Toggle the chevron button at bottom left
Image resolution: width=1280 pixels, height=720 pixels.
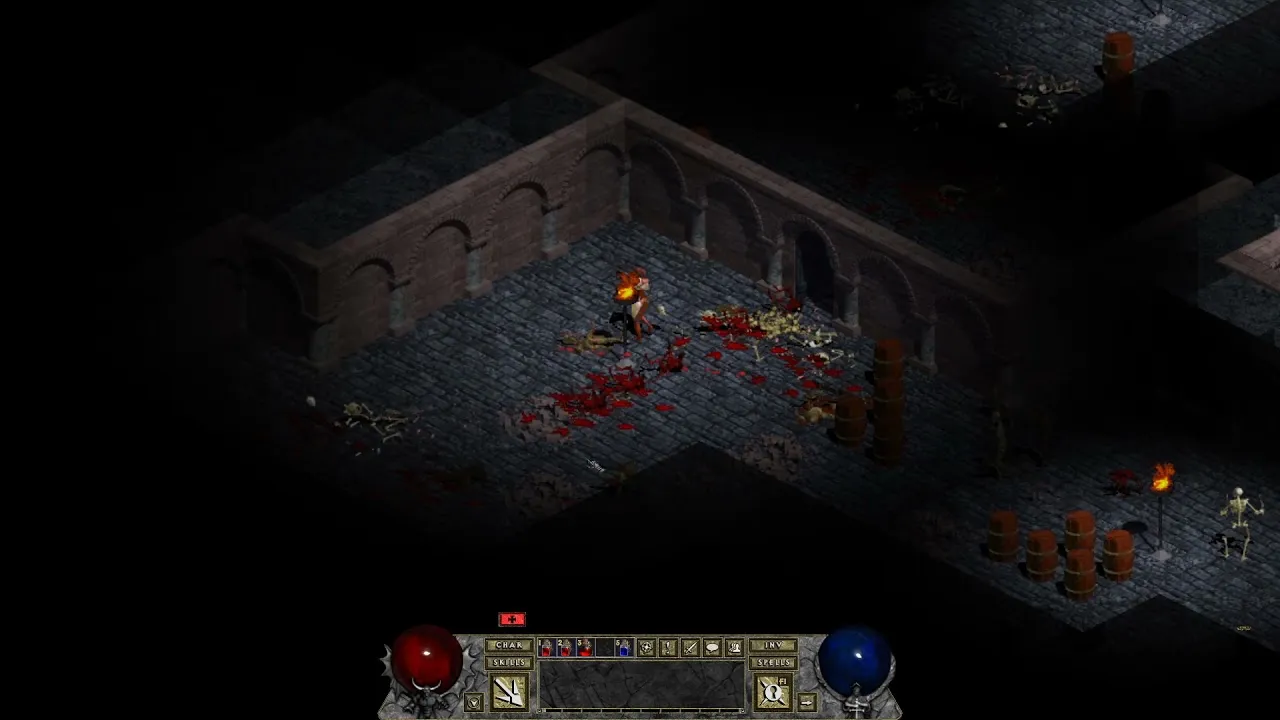pos(474,701)
